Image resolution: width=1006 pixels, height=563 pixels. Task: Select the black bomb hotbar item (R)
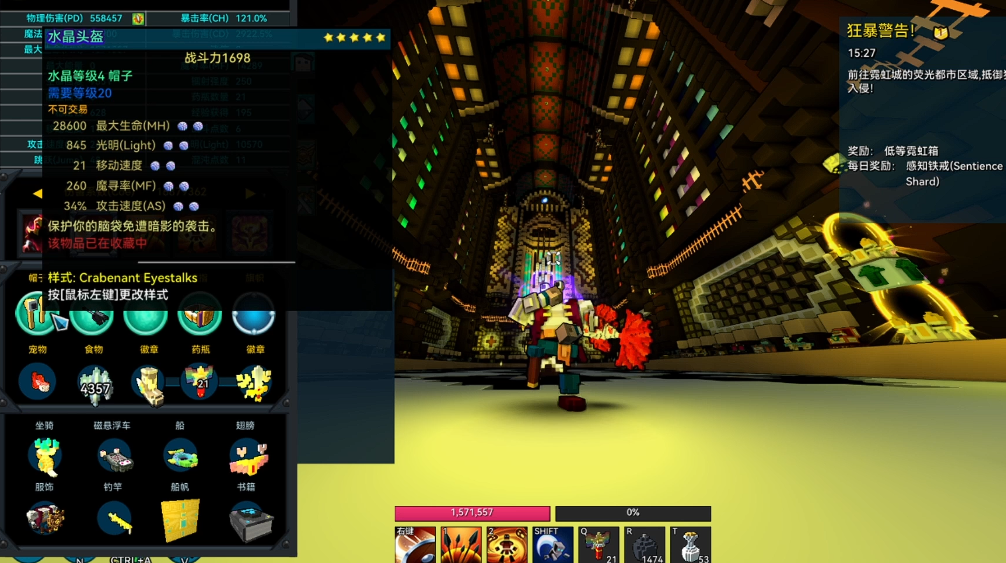click(645, 546)
